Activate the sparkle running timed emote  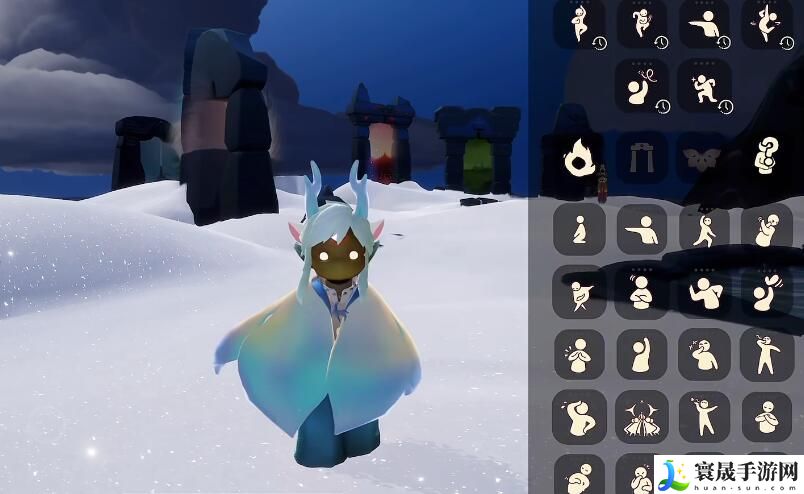pos(704,86)
